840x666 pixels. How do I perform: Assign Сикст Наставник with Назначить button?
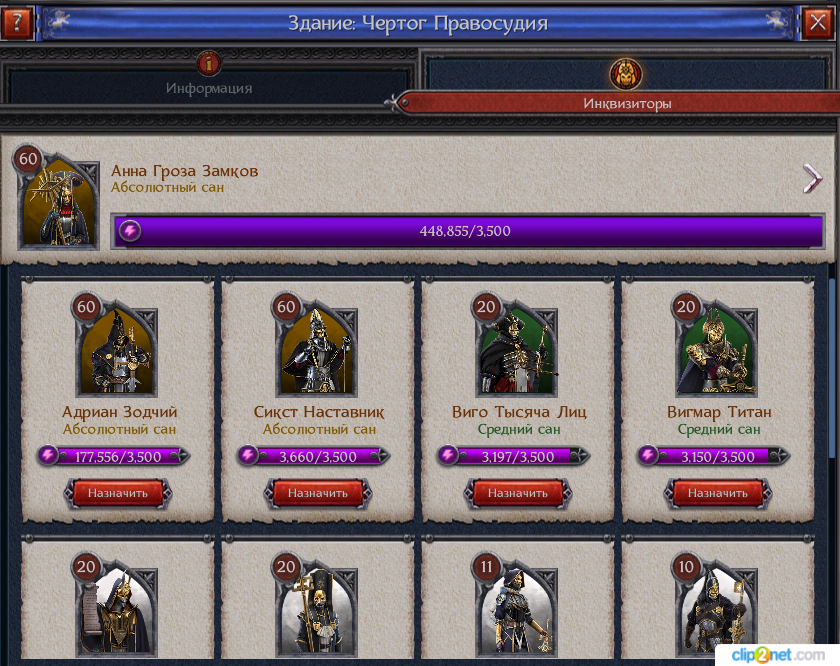coord(318,493)
